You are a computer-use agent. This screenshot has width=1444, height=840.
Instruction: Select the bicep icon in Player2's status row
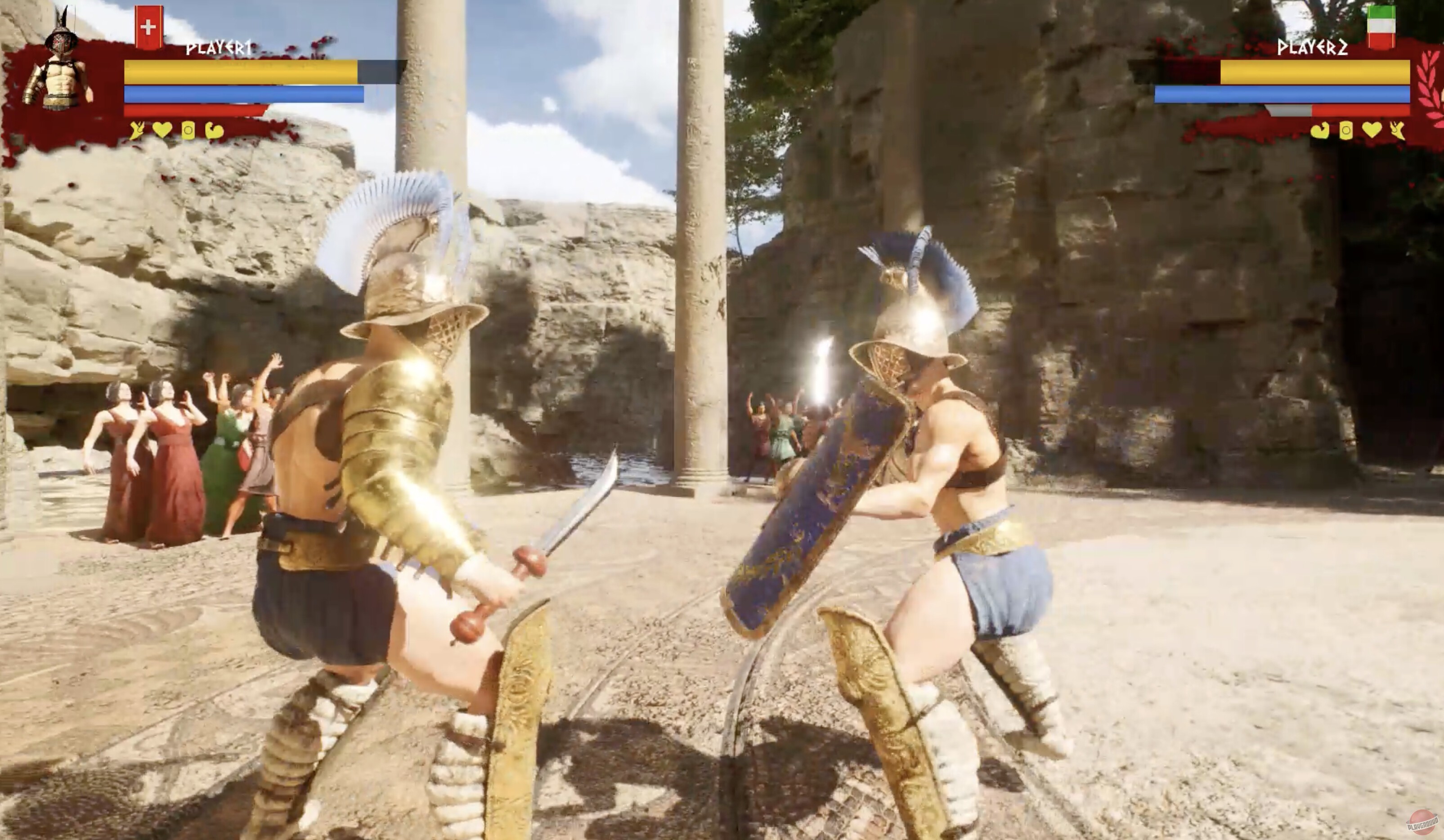tap(1320, 130)
